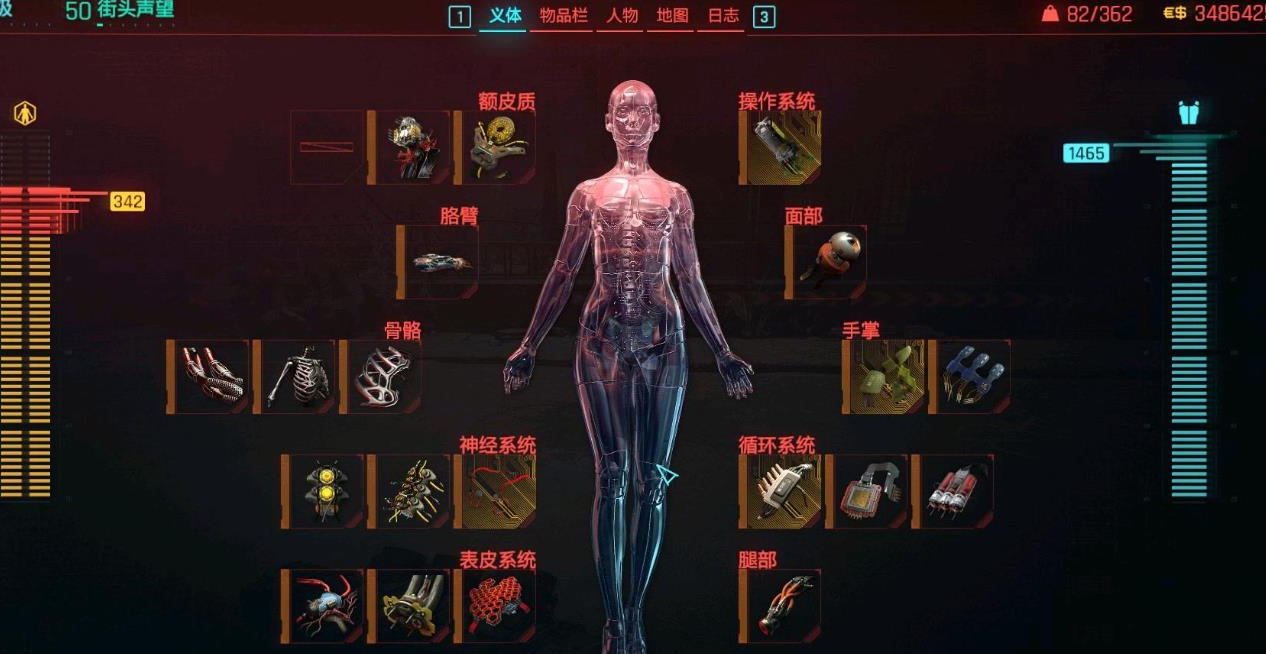Choose the blue-clawed 手掌 slot

(x=970, y=377)
